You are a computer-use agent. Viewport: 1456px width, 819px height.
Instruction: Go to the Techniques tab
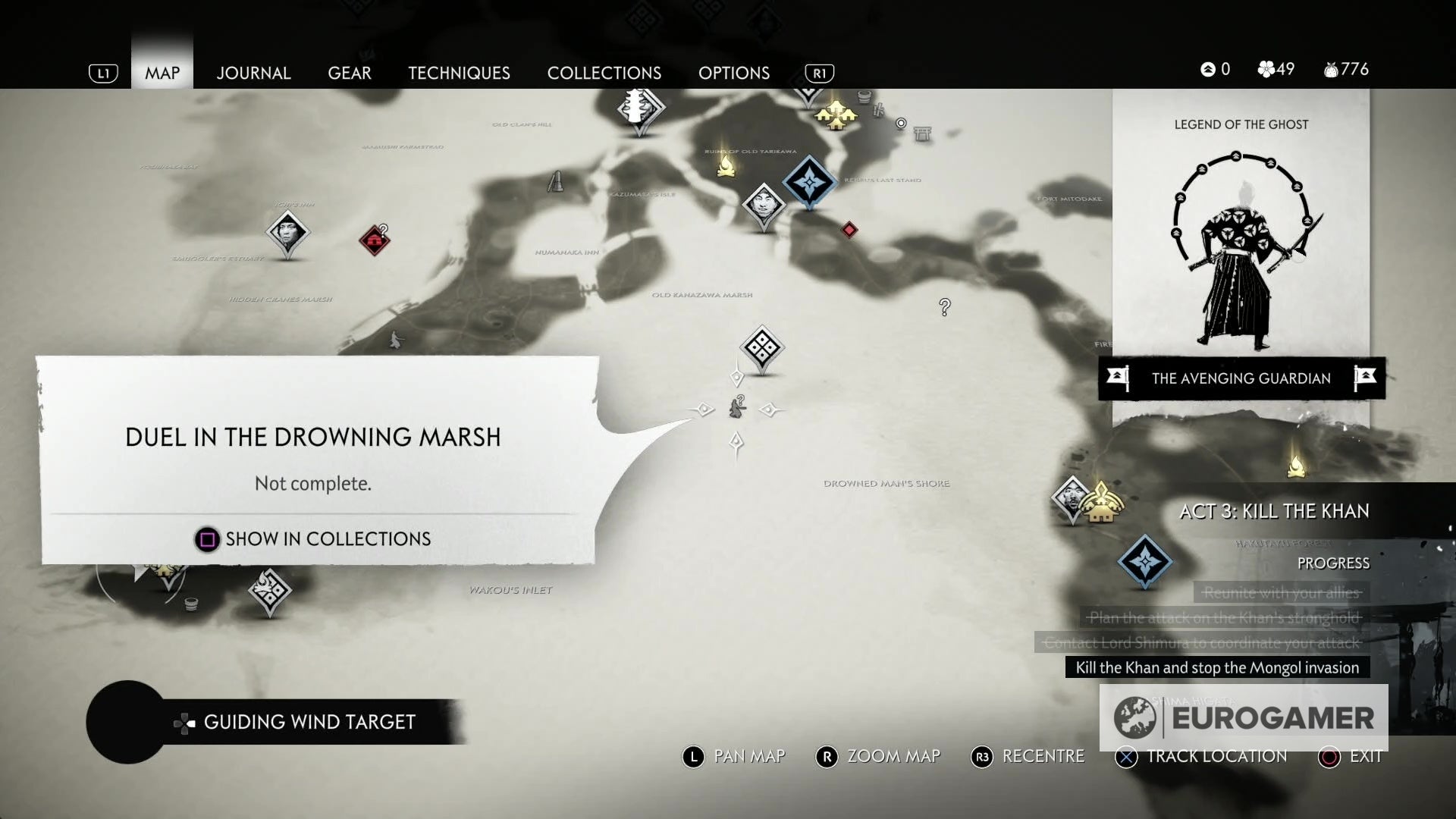[x=459, y=73]
